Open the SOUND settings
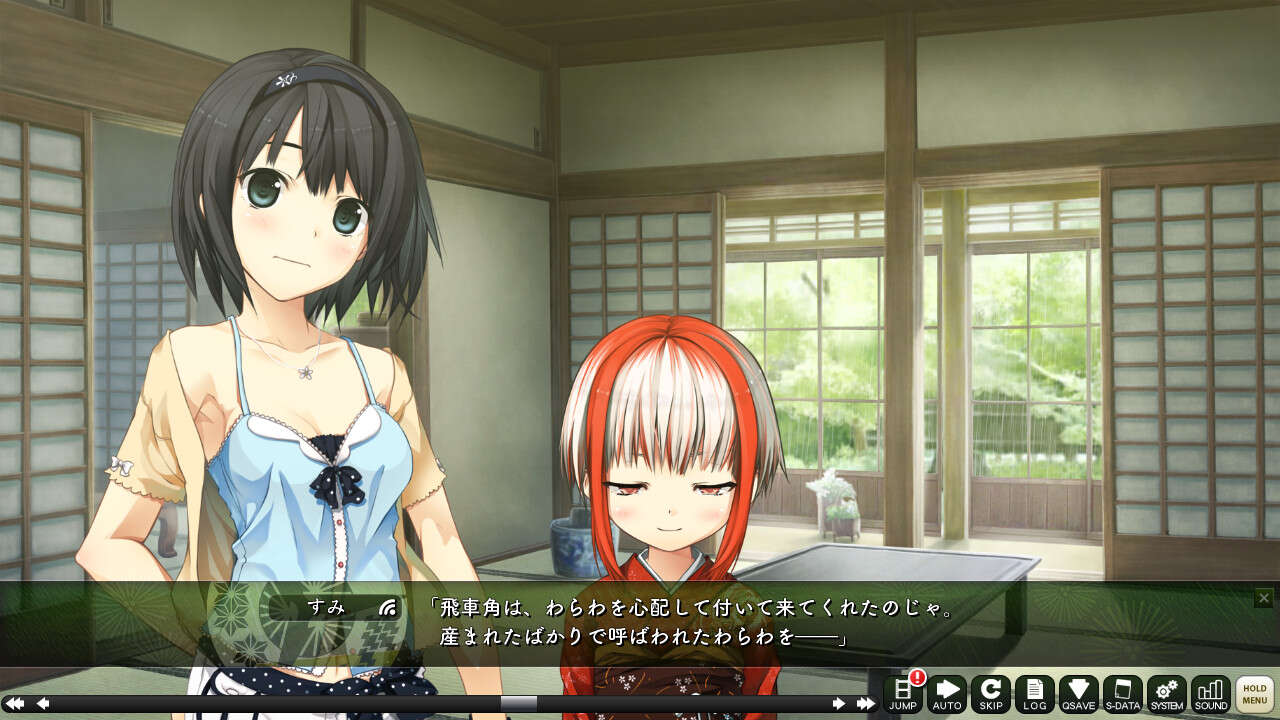 tap(1210, 694)
